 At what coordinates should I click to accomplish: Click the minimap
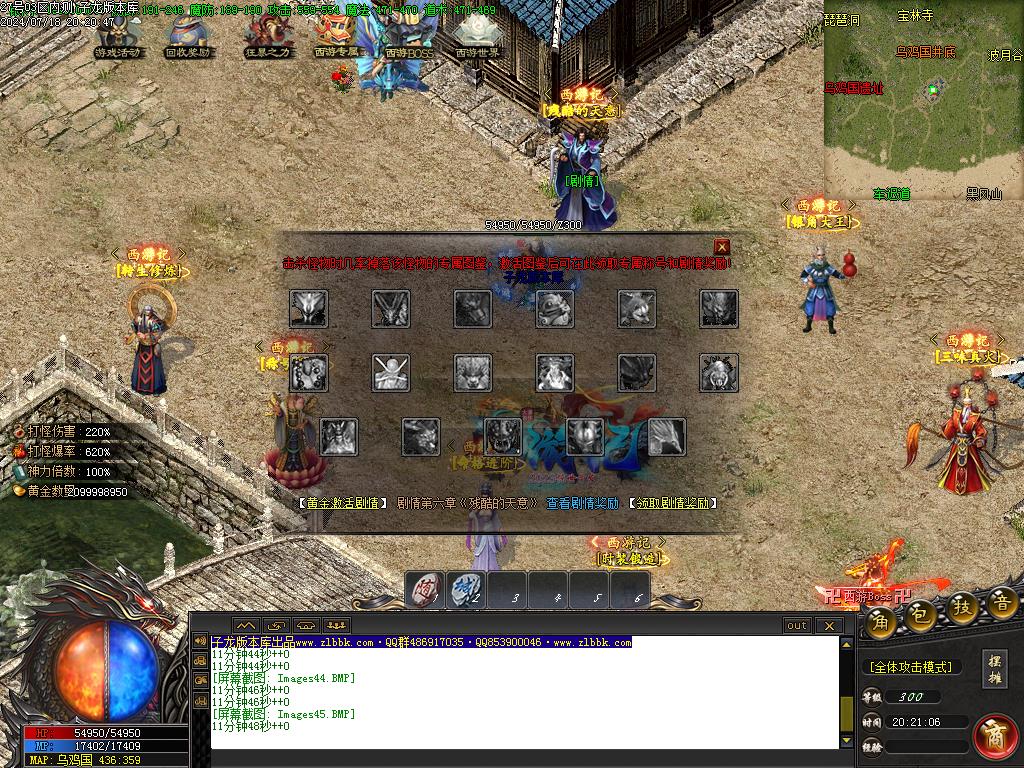[x=923, y=100]
